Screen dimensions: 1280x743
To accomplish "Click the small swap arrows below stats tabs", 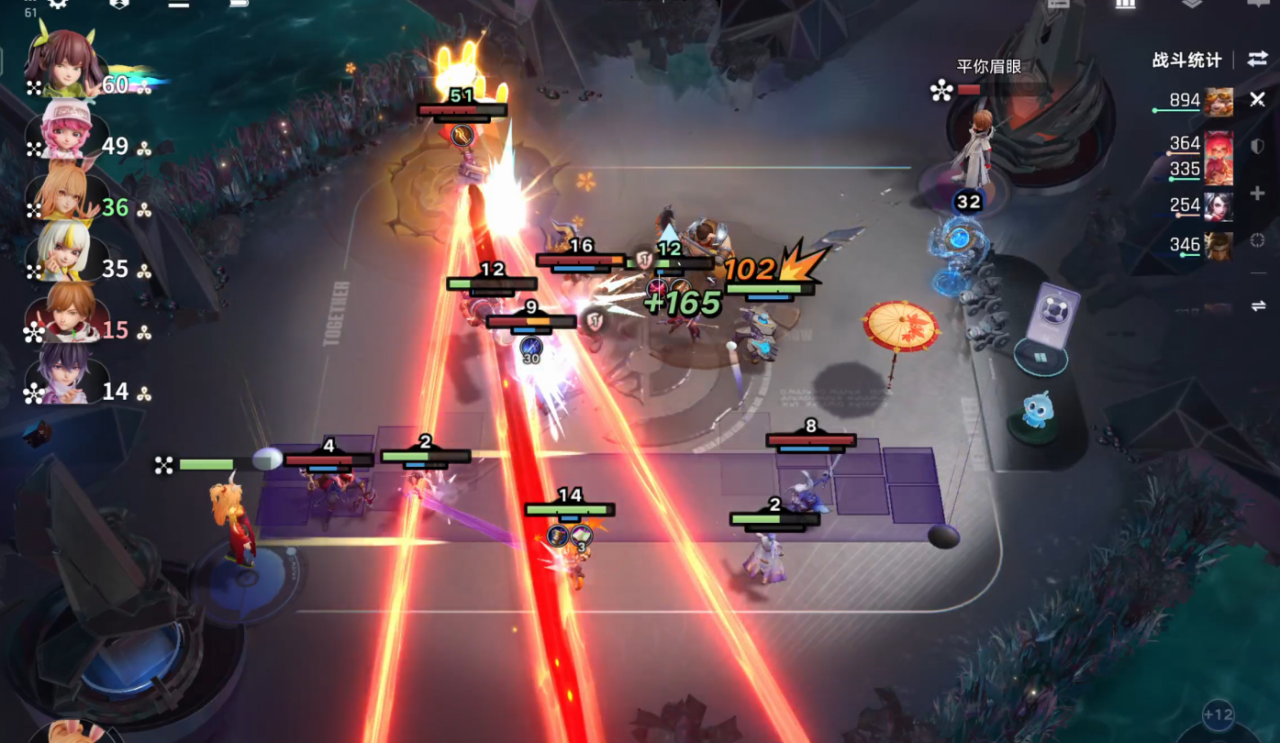I will (1258, 306).
